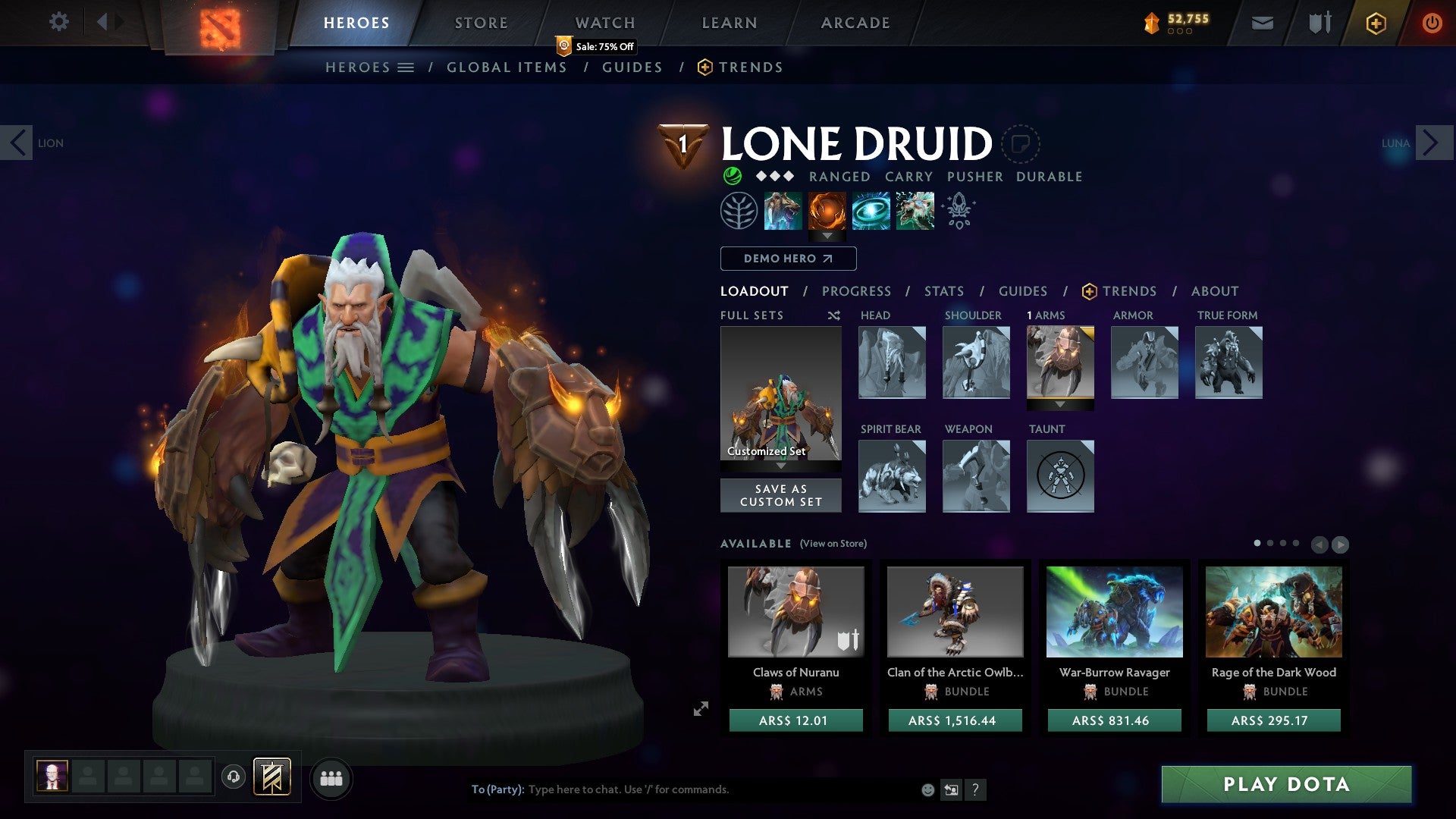Switch to the STATS tab
The image size is (1456, 819).
tap(943, 290)
